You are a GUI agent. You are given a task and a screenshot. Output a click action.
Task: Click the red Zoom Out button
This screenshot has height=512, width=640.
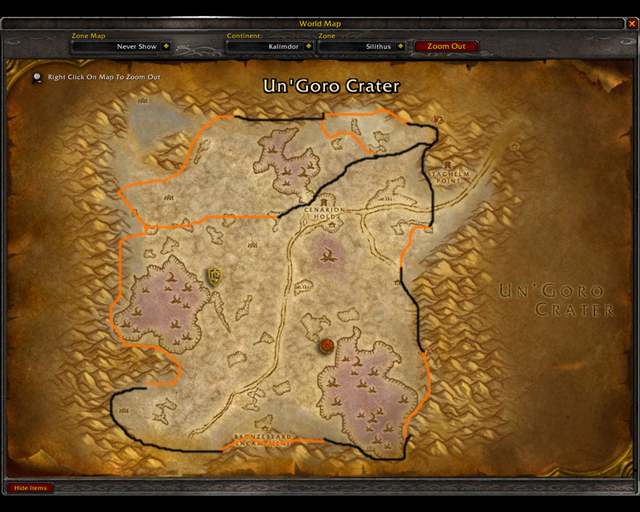click(446, 46)
